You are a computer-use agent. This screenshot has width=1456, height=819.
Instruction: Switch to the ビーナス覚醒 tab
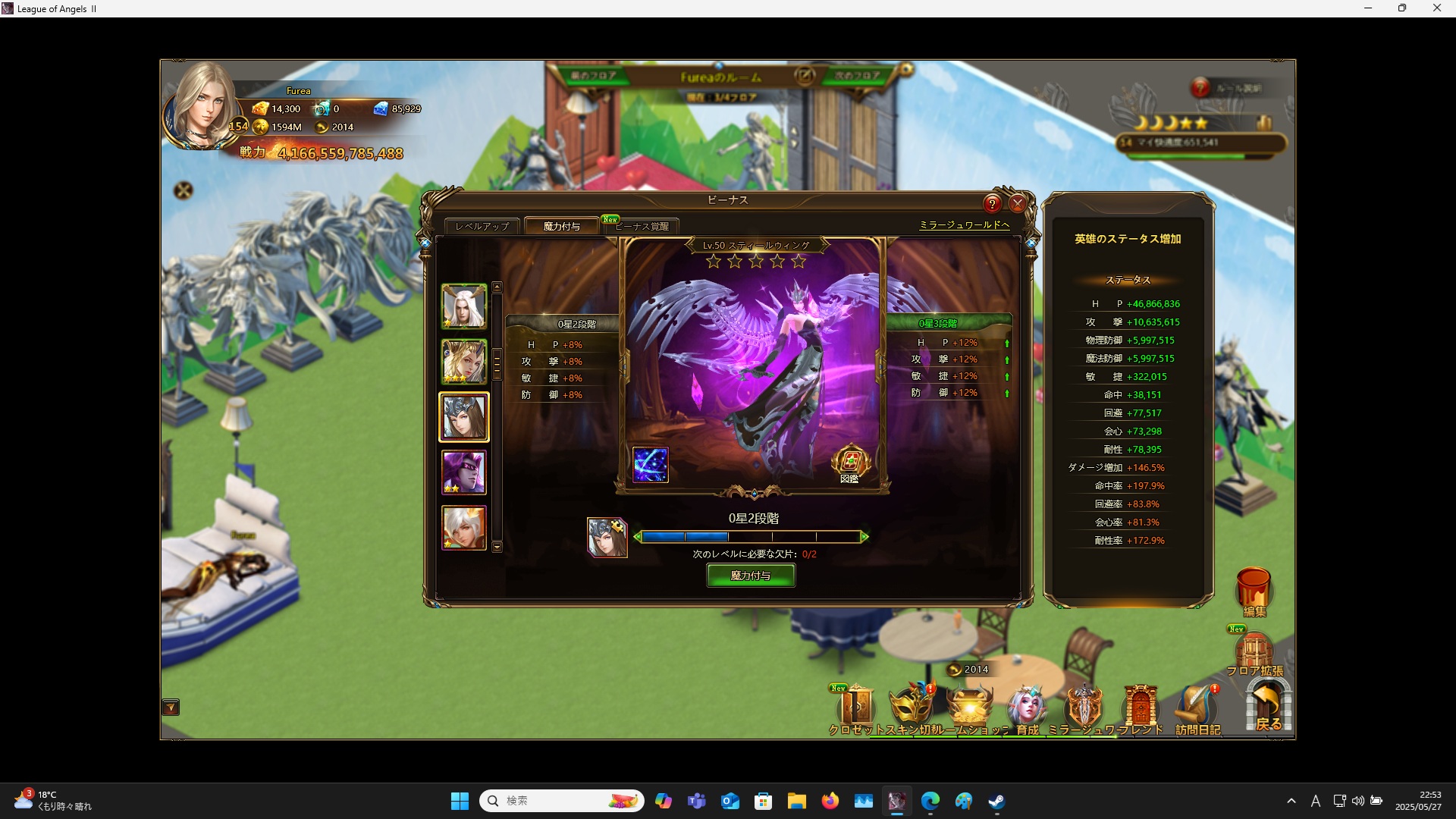(642, 226)
